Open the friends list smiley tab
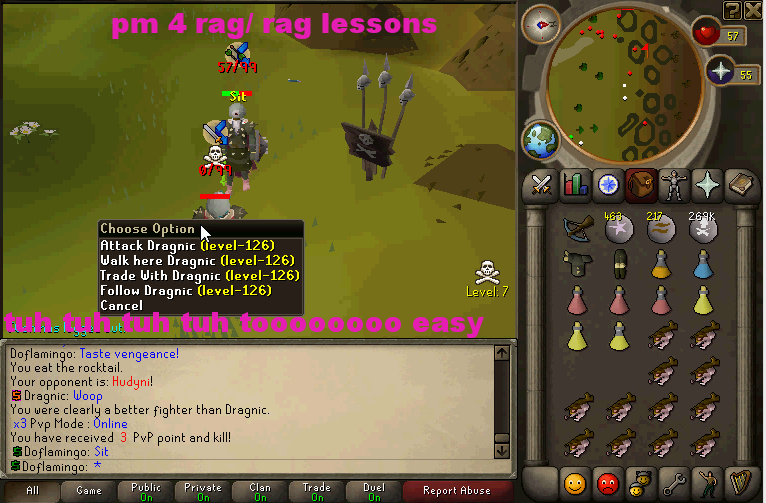This screenshot has width=766, height=503. coord(574,481)
